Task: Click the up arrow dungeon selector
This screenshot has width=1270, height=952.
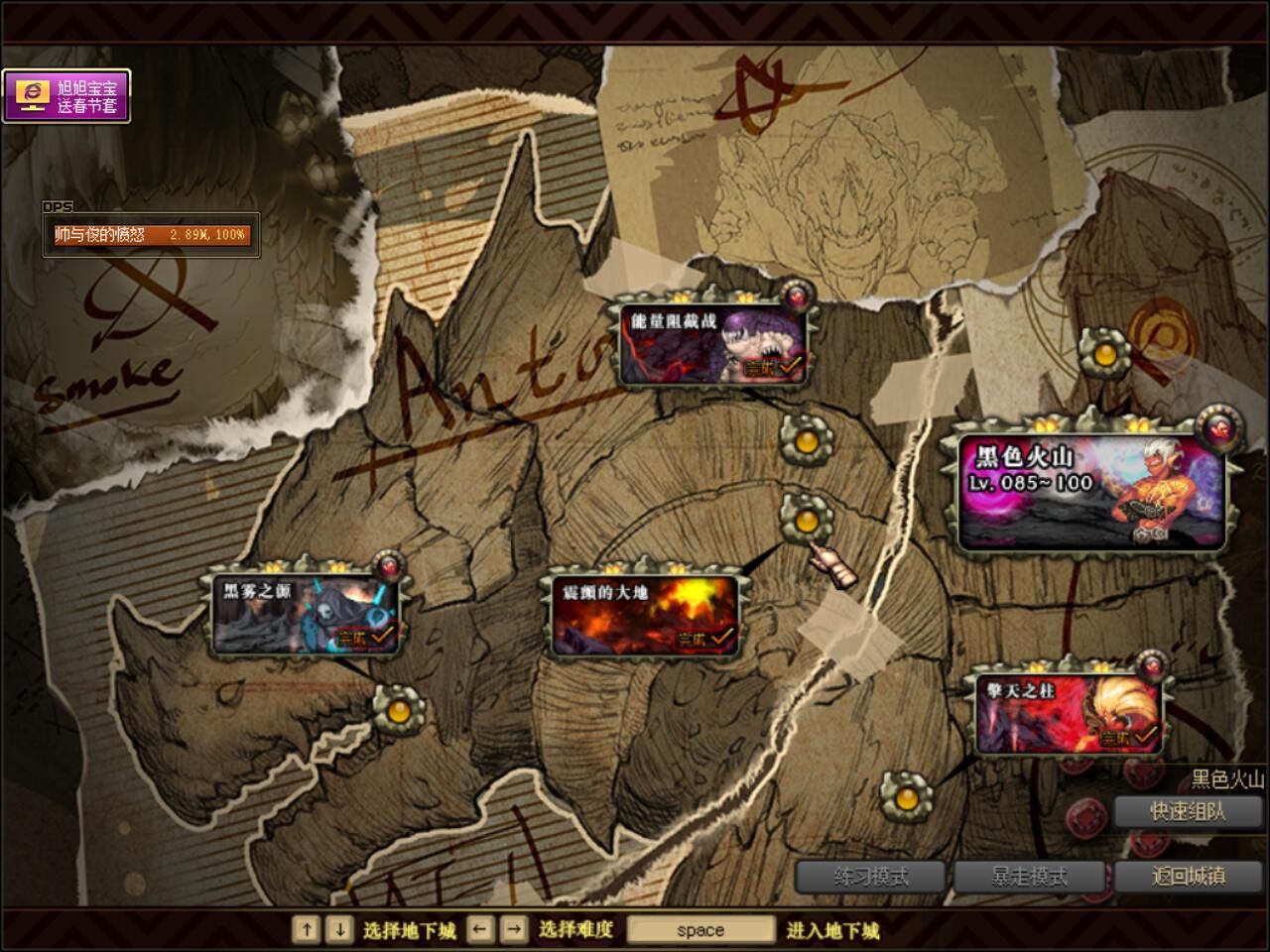Action: click(307, 929)
